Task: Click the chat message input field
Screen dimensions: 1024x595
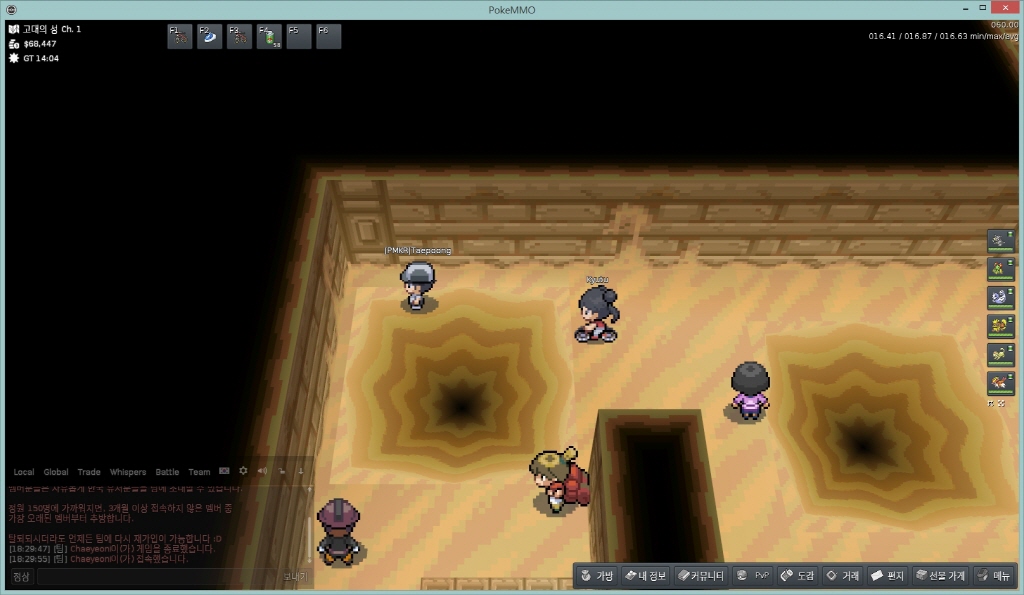Action: [x=158, y=577]
